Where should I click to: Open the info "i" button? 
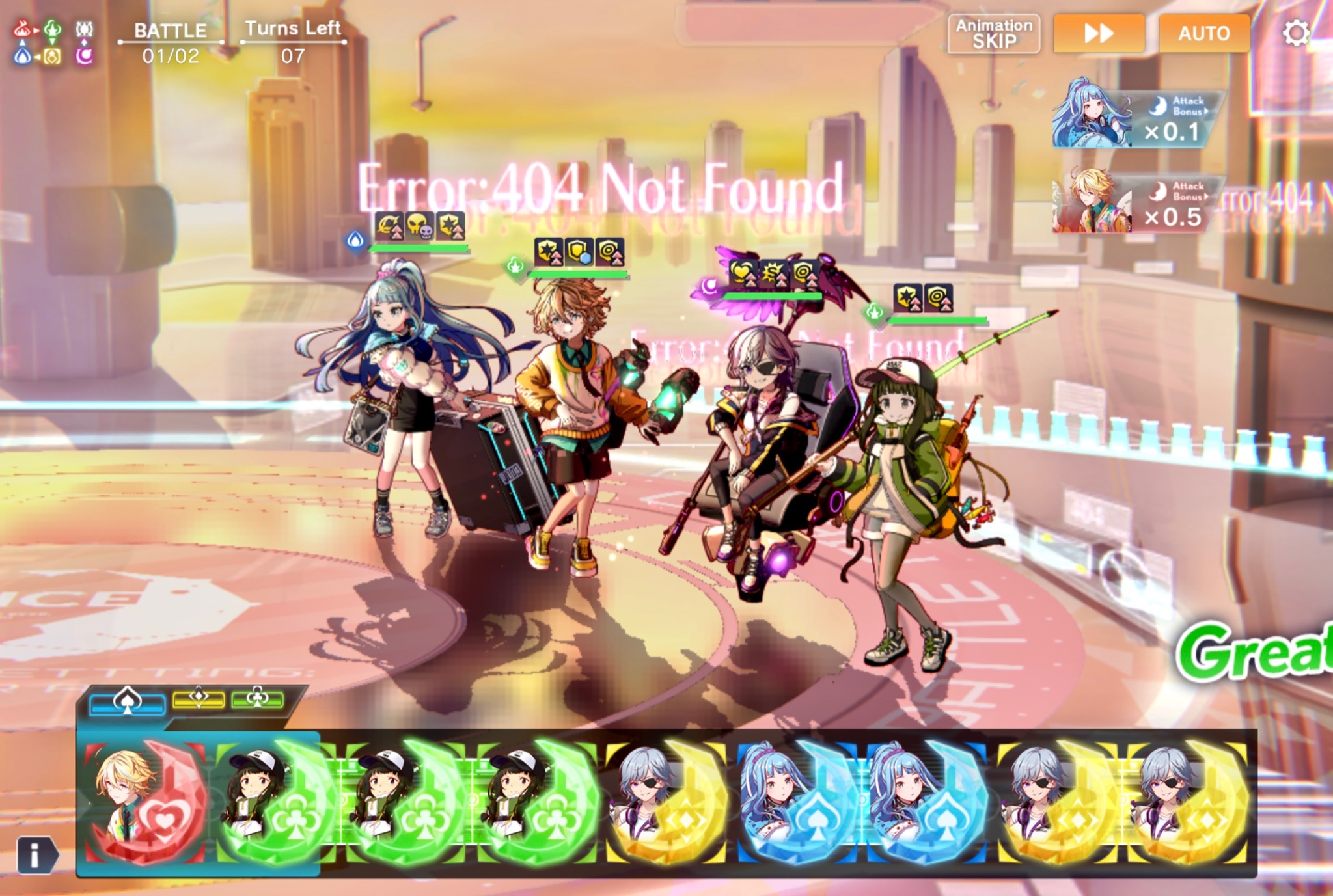point(36,854)
